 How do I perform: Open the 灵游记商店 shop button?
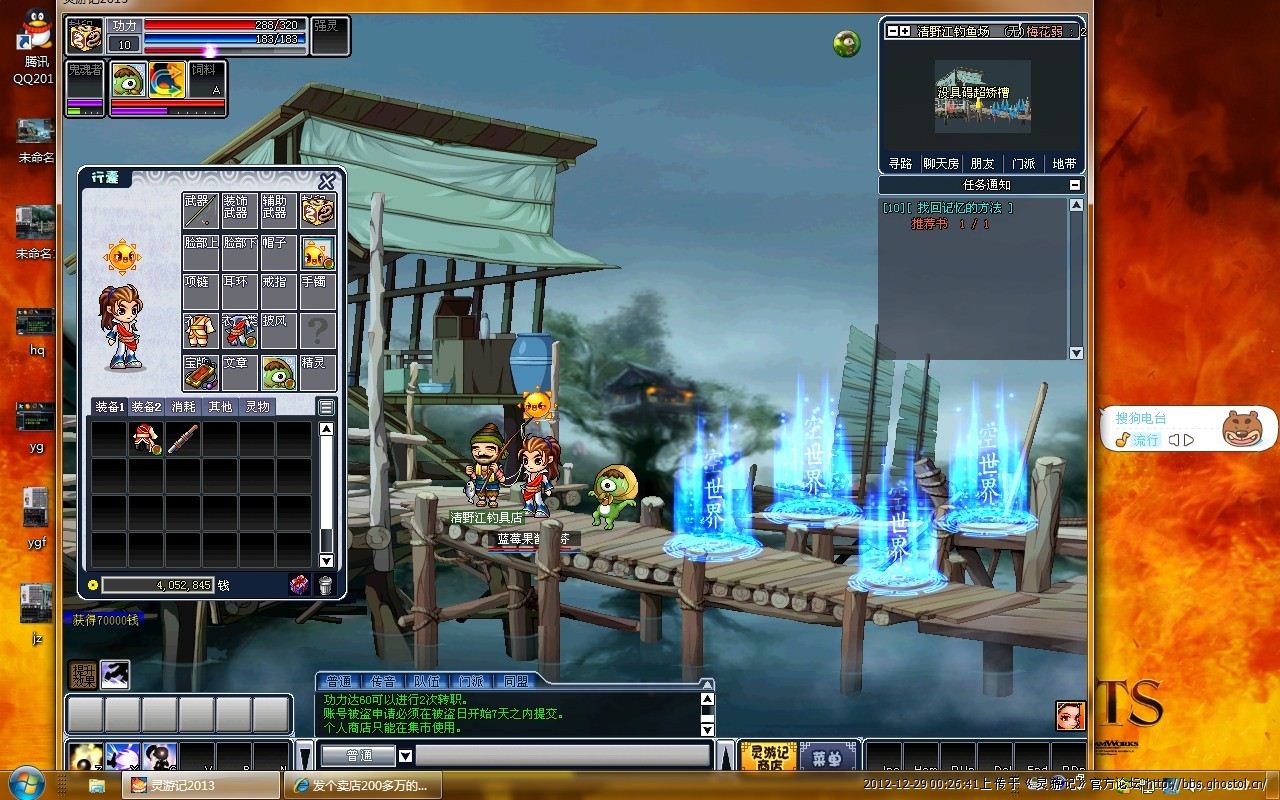pos(768,756)
